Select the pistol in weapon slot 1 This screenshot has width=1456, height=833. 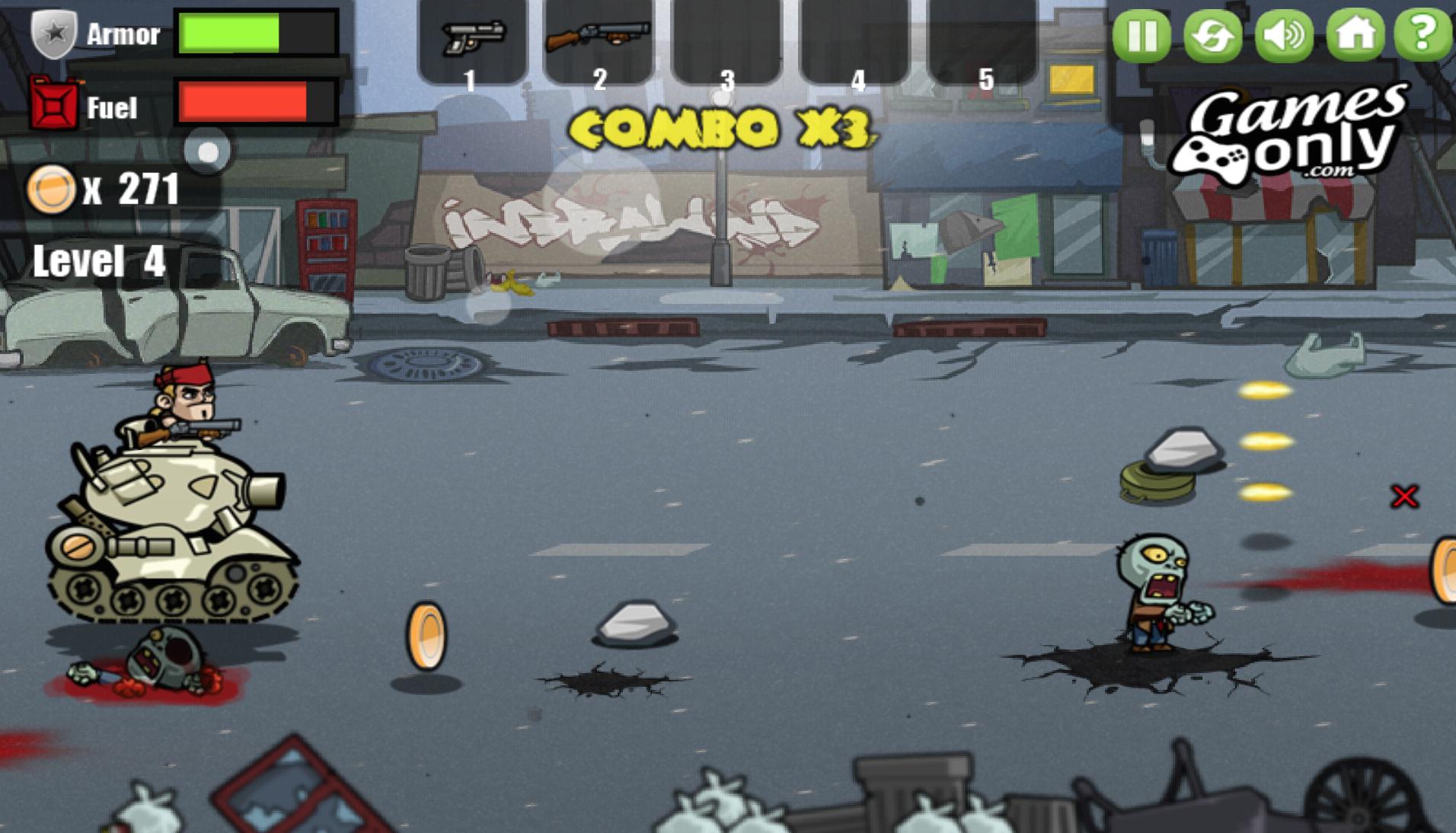tap(472, 38)
